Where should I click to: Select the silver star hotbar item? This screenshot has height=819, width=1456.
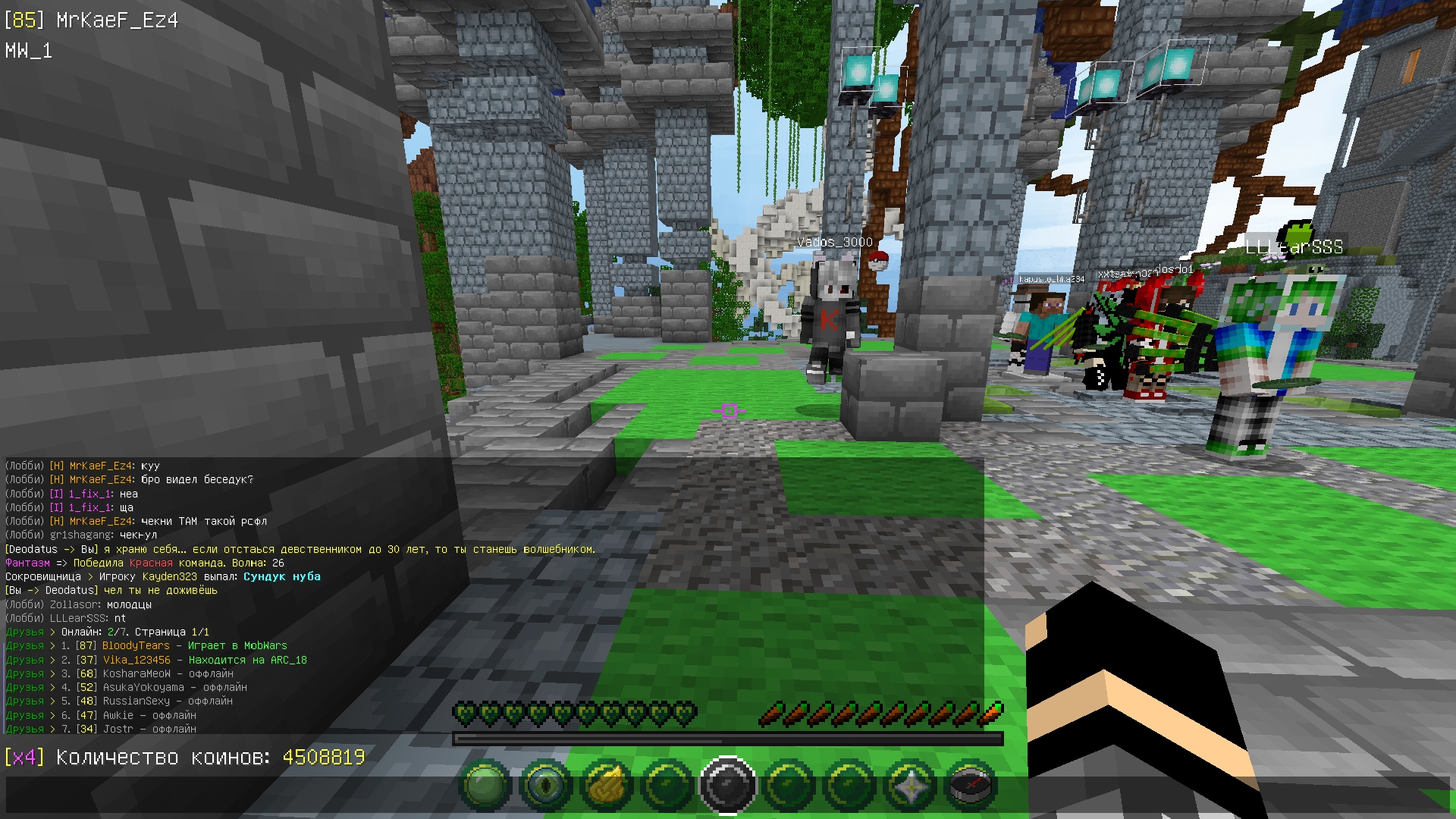[x=910, y=786]
